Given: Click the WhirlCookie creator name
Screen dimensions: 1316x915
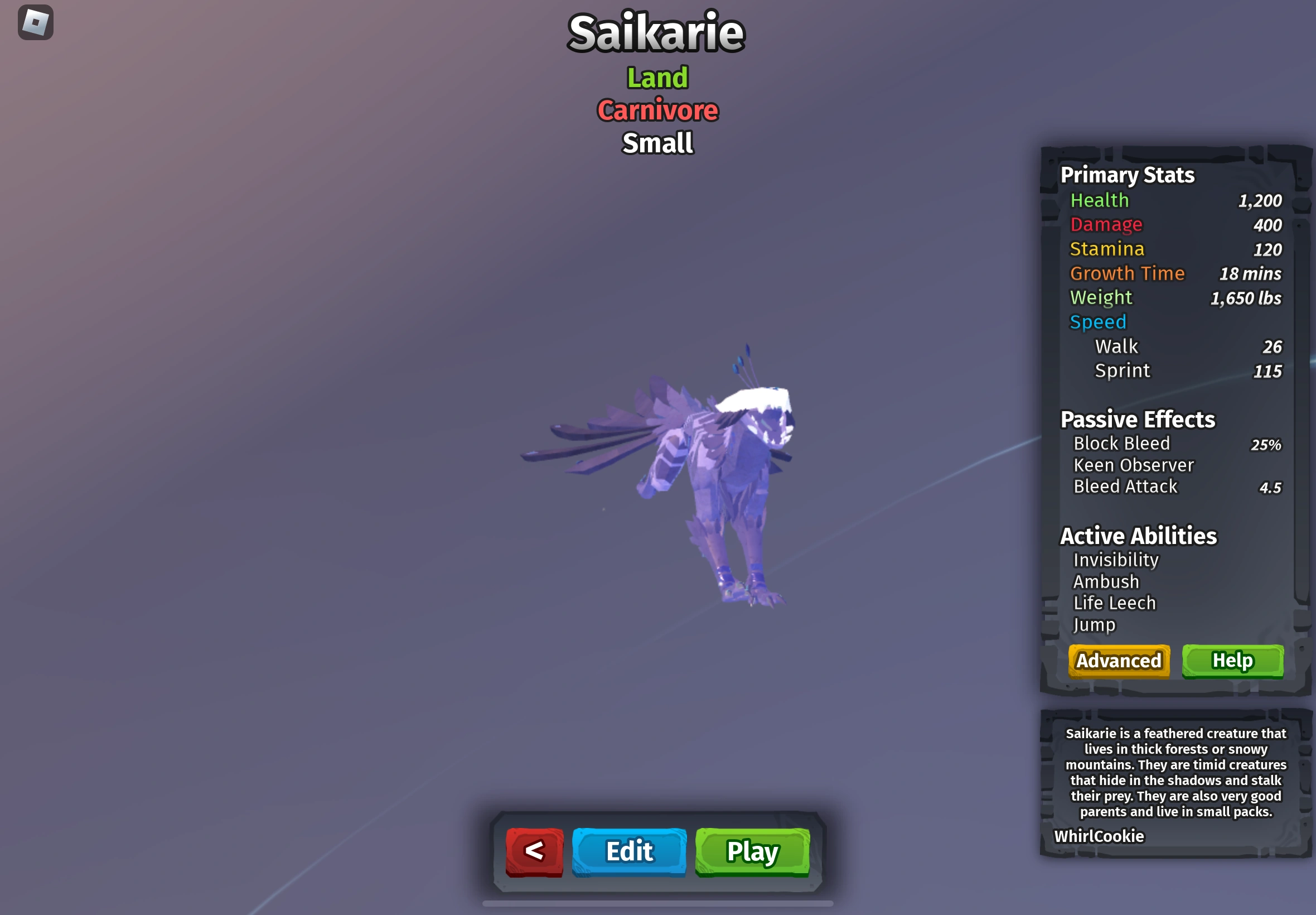Looking at the screenshot, I should pos(1099,836).
